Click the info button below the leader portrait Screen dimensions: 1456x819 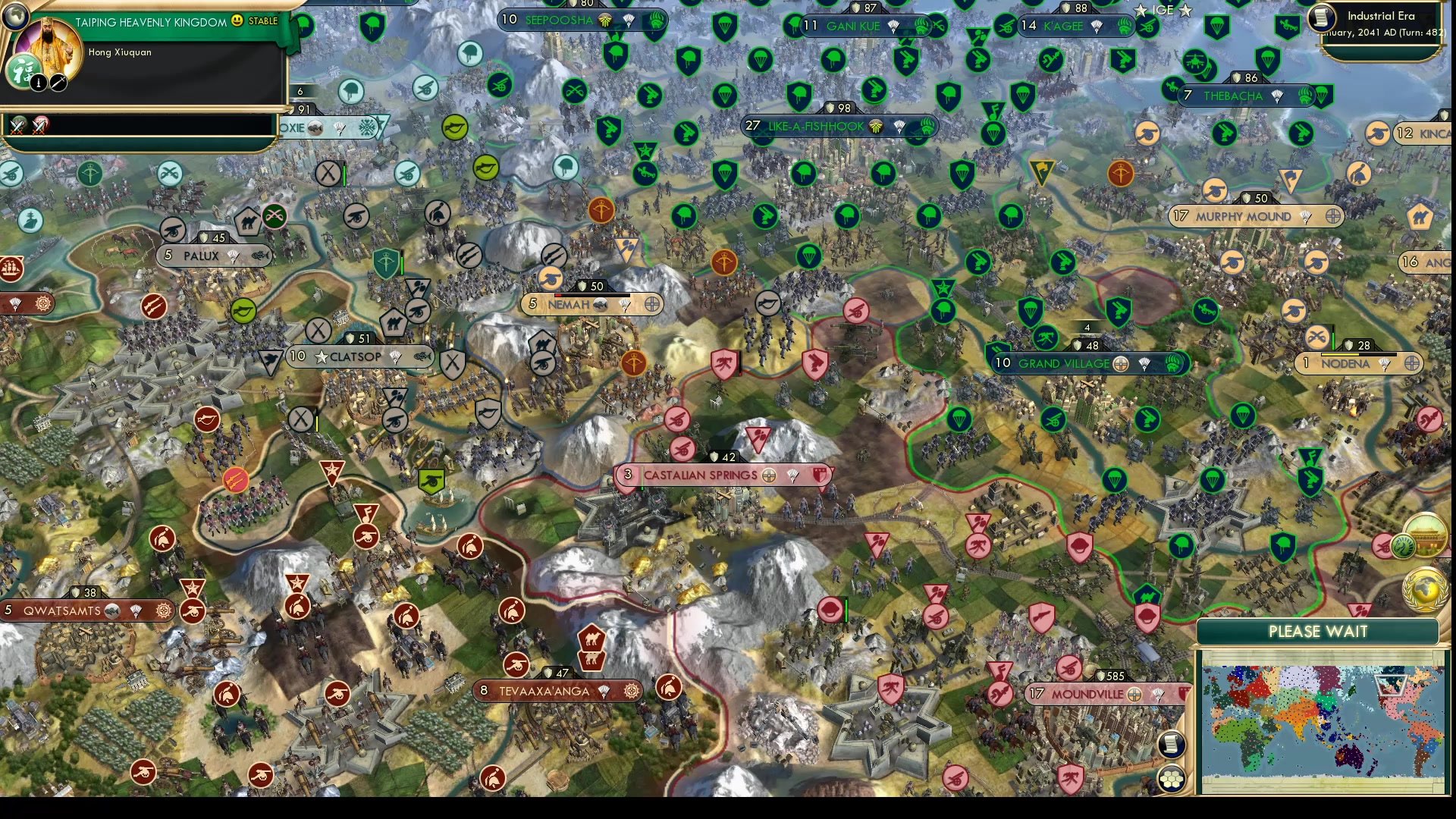click(x=37, y=83)
